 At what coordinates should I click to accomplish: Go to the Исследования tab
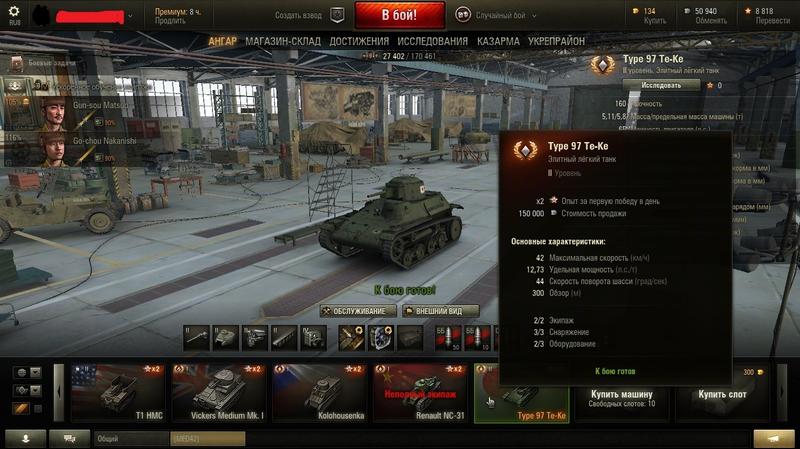click(433, 42)
